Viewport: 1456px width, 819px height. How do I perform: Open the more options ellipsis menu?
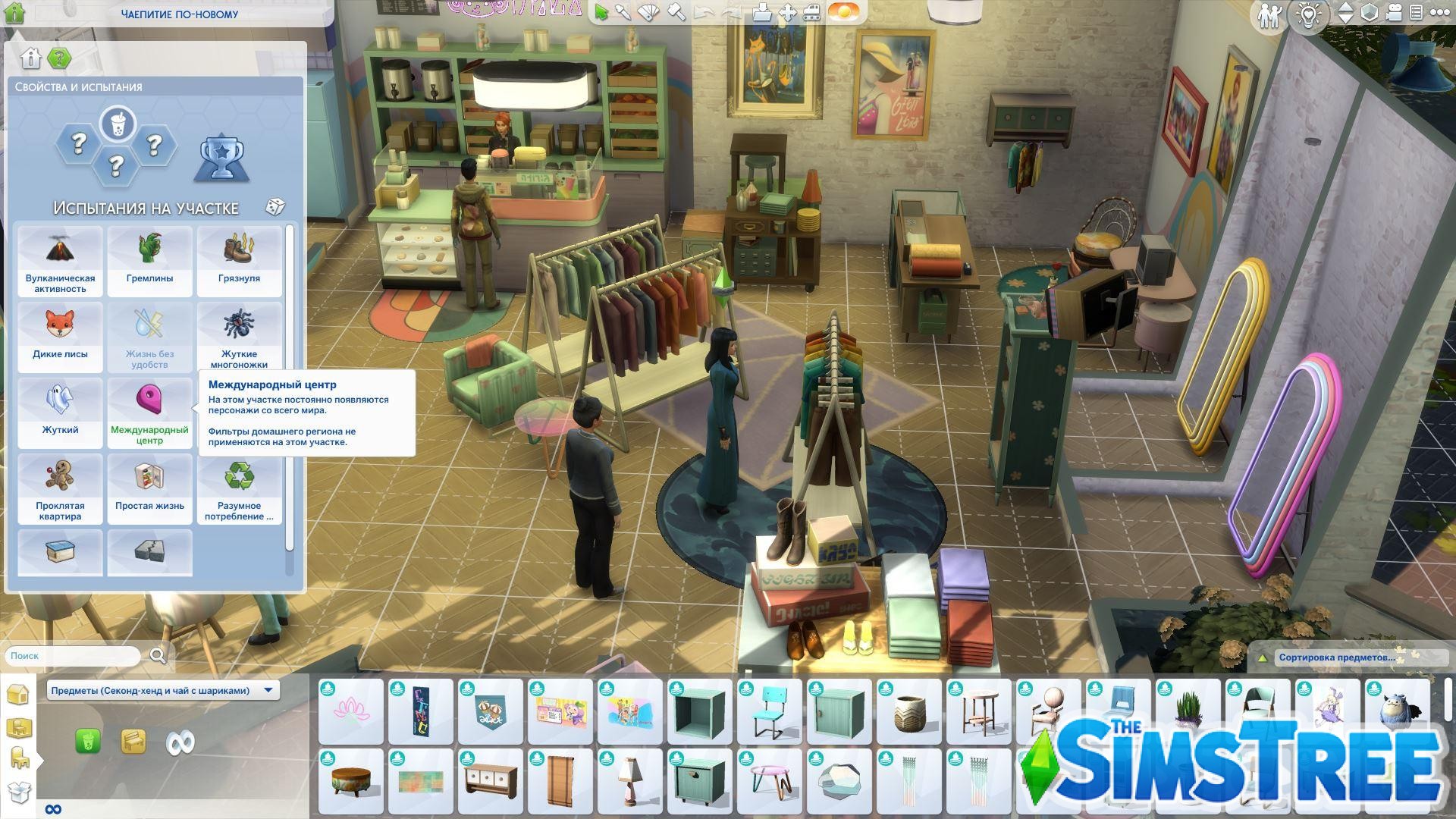click(1441, 12)
